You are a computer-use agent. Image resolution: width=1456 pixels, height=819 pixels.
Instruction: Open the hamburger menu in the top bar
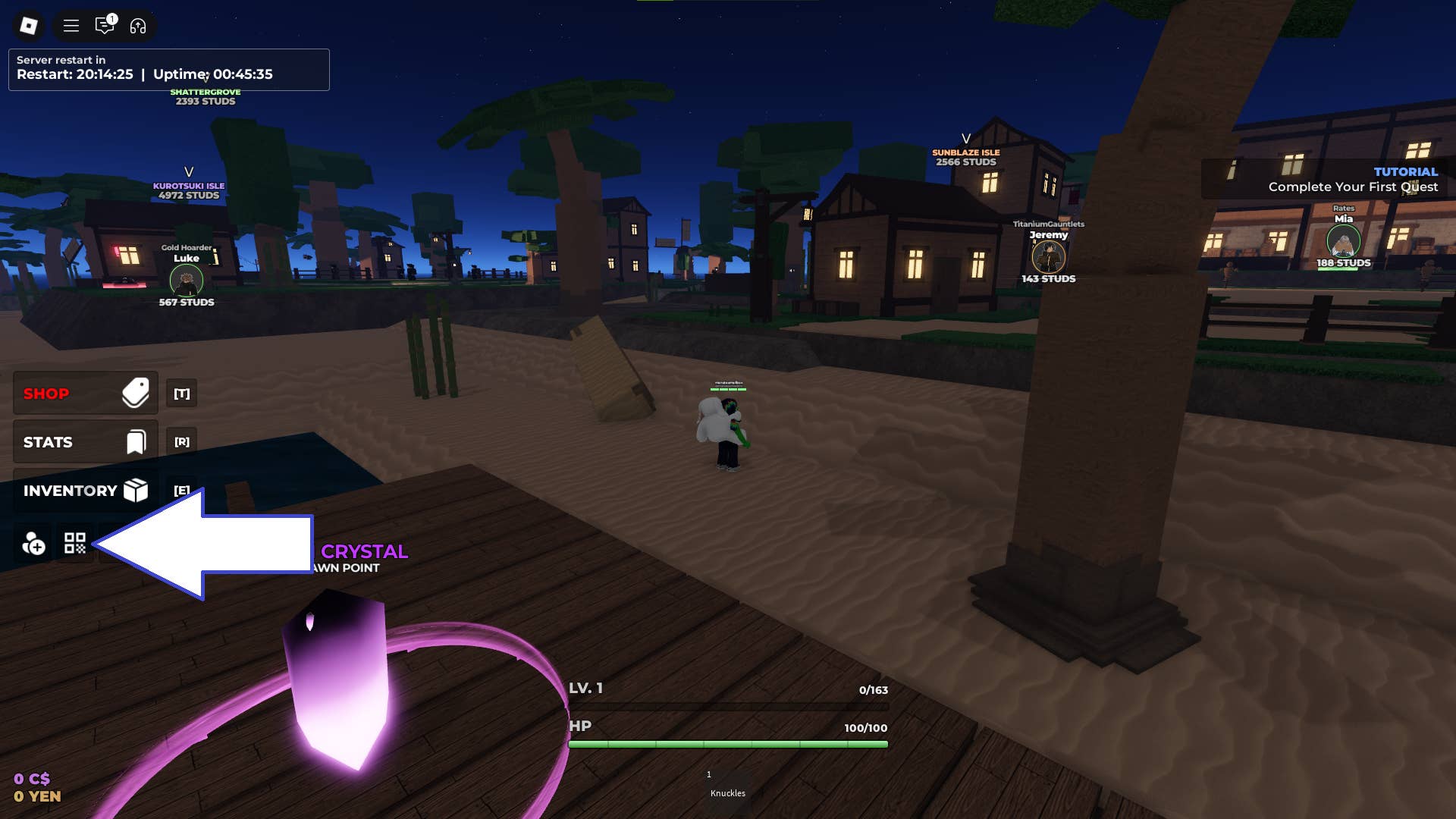pos(71,26)
